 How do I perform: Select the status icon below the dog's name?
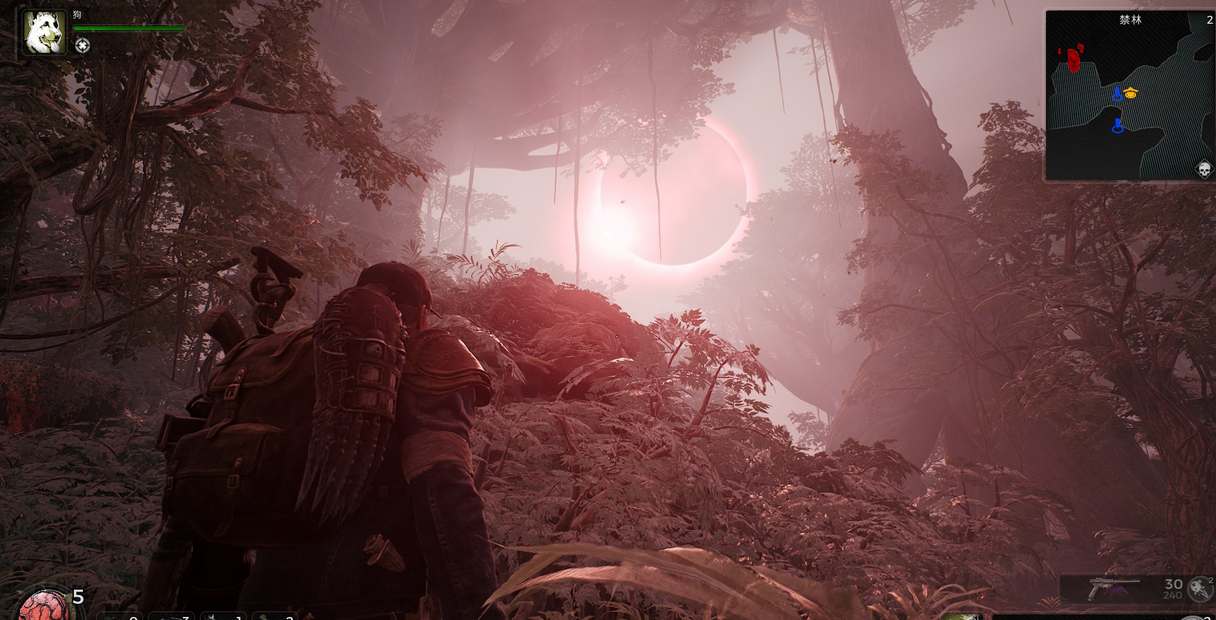coord(82,45)
